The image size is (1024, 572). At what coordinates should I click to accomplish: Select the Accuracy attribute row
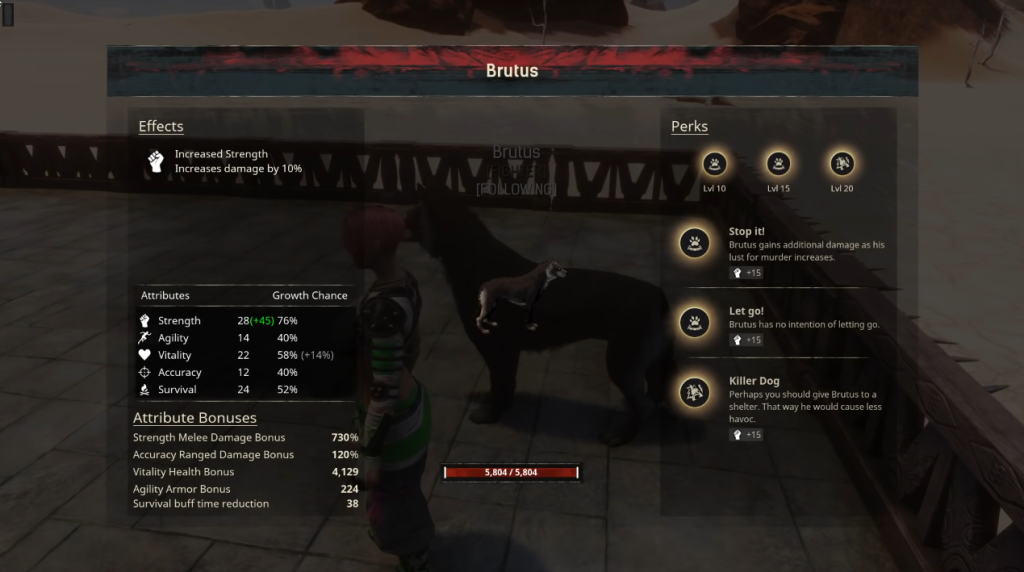click(244, 372)
